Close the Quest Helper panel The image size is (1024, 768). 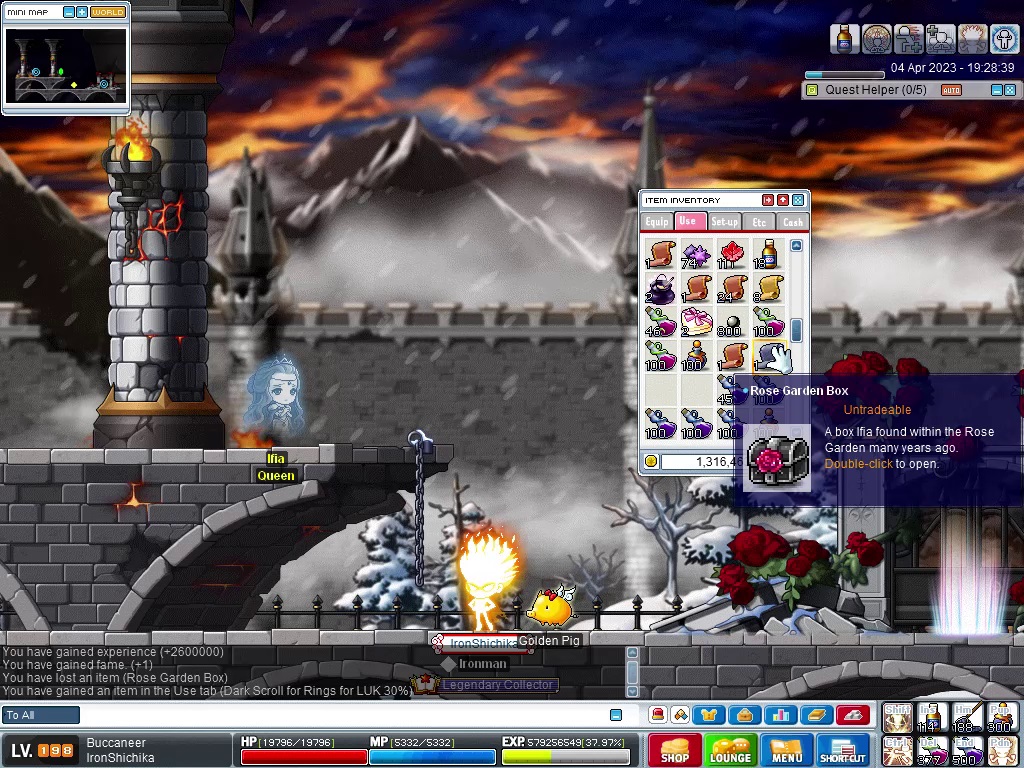click(x=1010, y=90)
